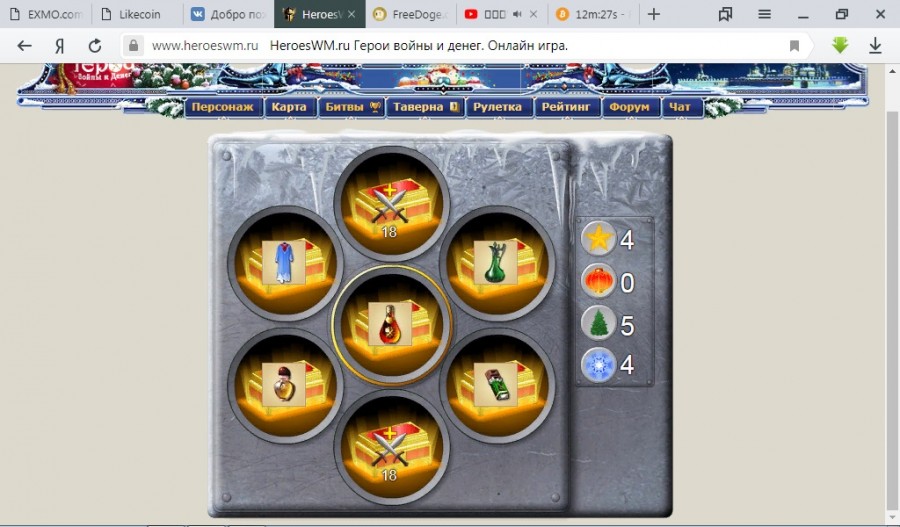Screen dimensions: 900x527
Task: Choose the chest with the green jug
Action: click(496, 263)
